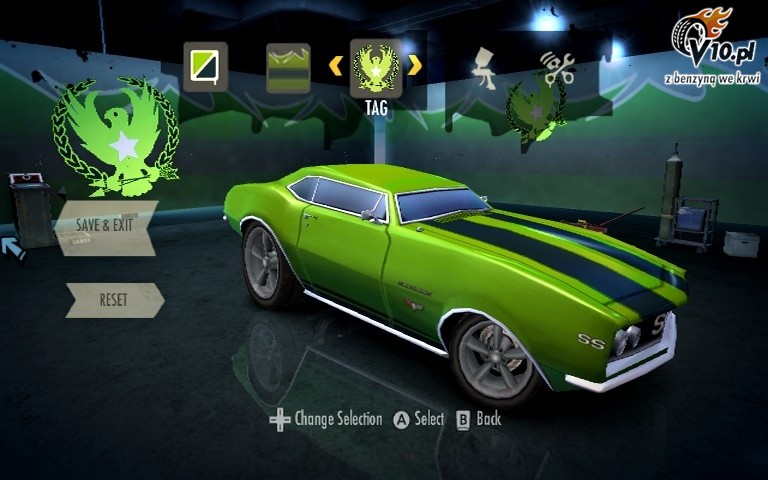Click the Save & Exit button
Viewport: 768px width, 480px height.
105,225
